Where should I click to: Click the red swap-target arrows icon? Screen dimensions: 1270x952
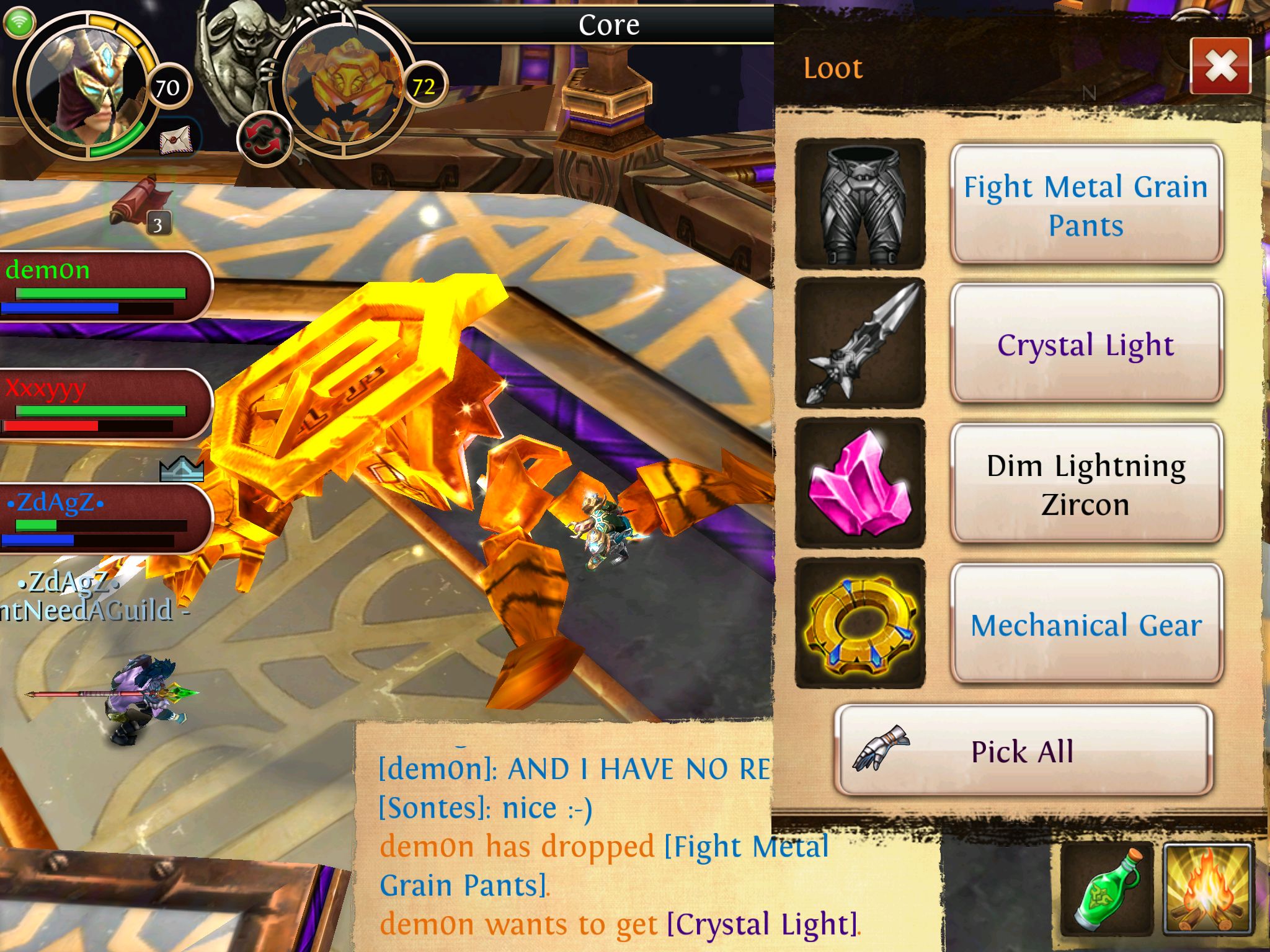tap(264, 139)
